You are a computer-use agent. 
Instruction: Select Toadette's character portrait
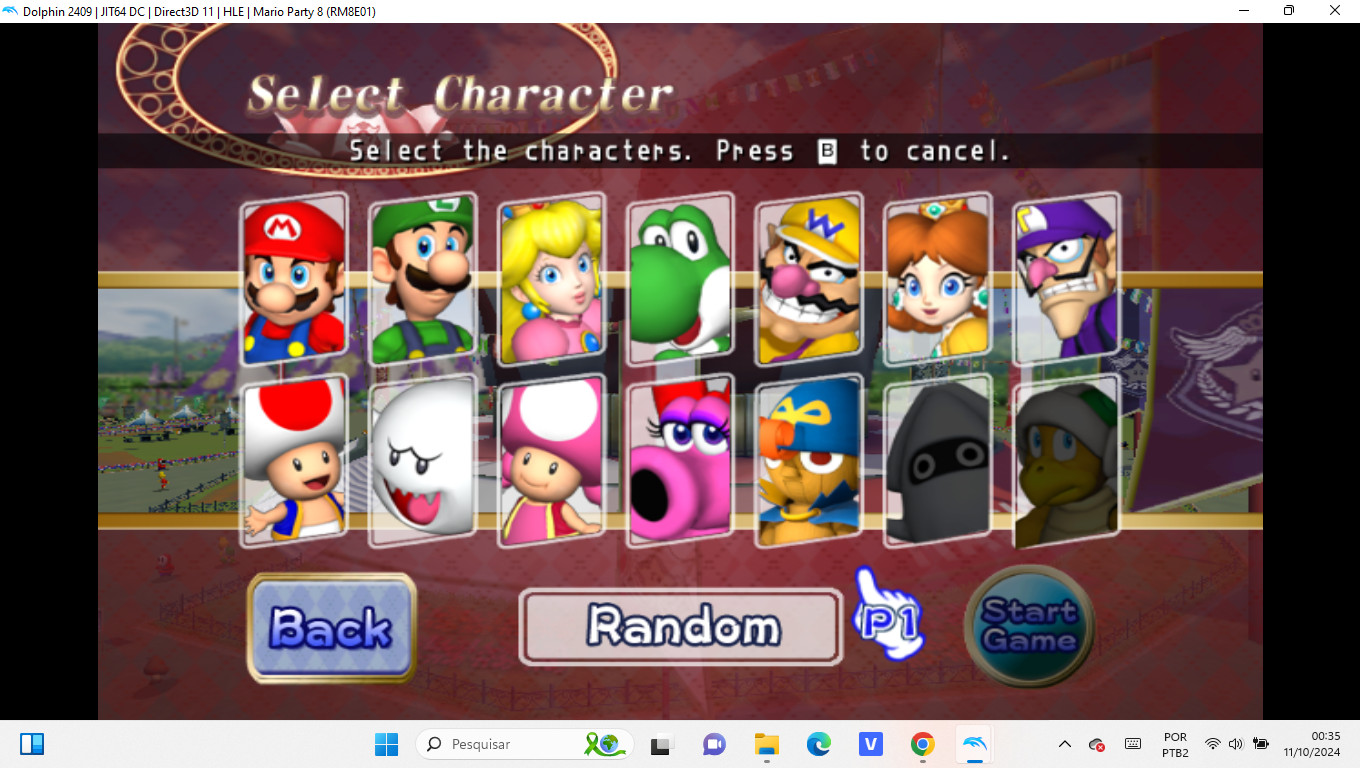coord(551,461)
